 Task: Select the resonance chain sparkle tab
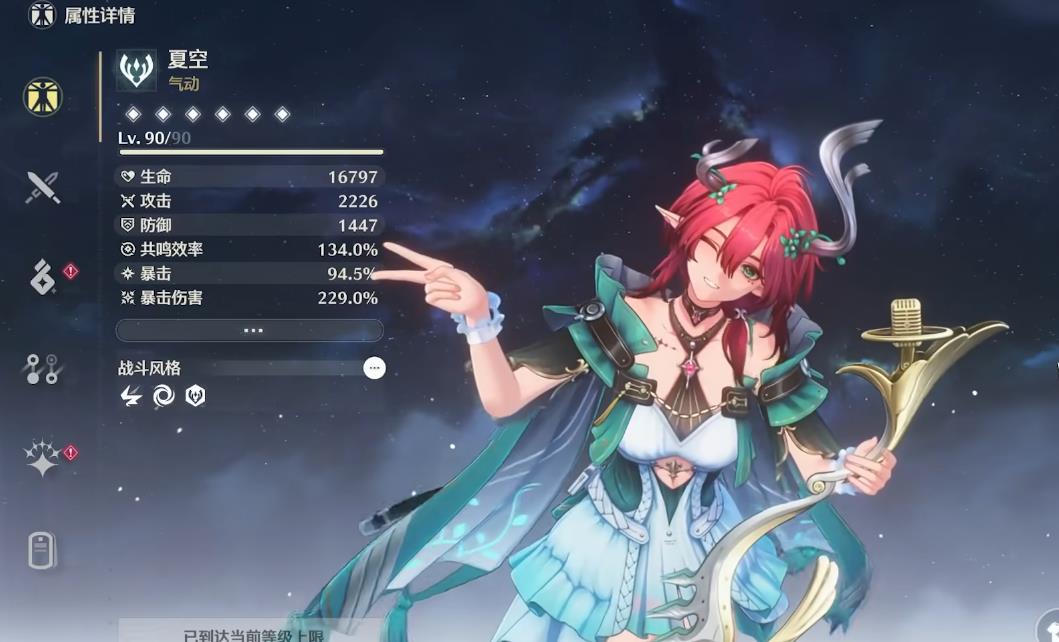43,459
